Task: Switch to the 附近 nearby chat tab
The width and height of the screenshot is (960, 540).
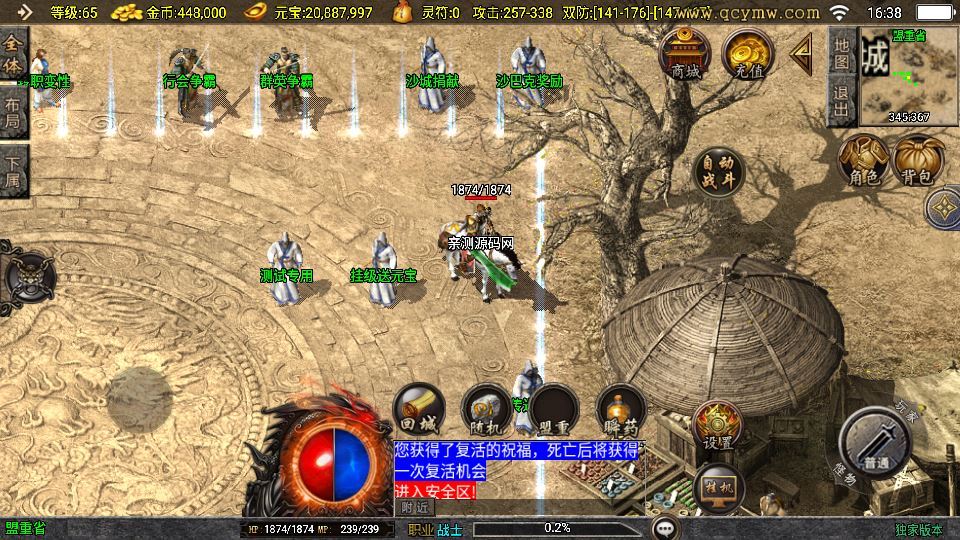Action: click(x=416, y=508)
